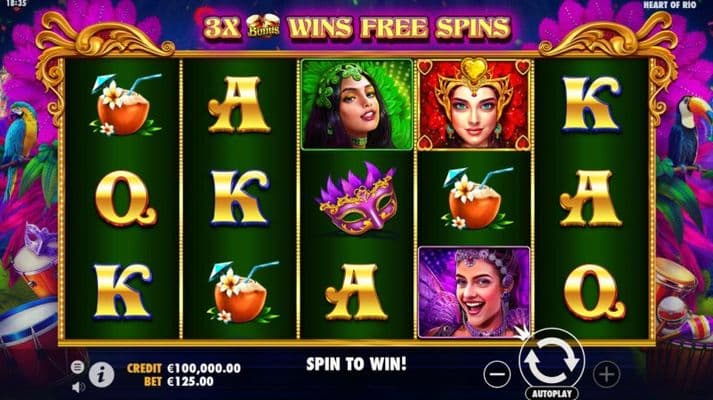Decrease the bet with the minus button

pos(497,374)
